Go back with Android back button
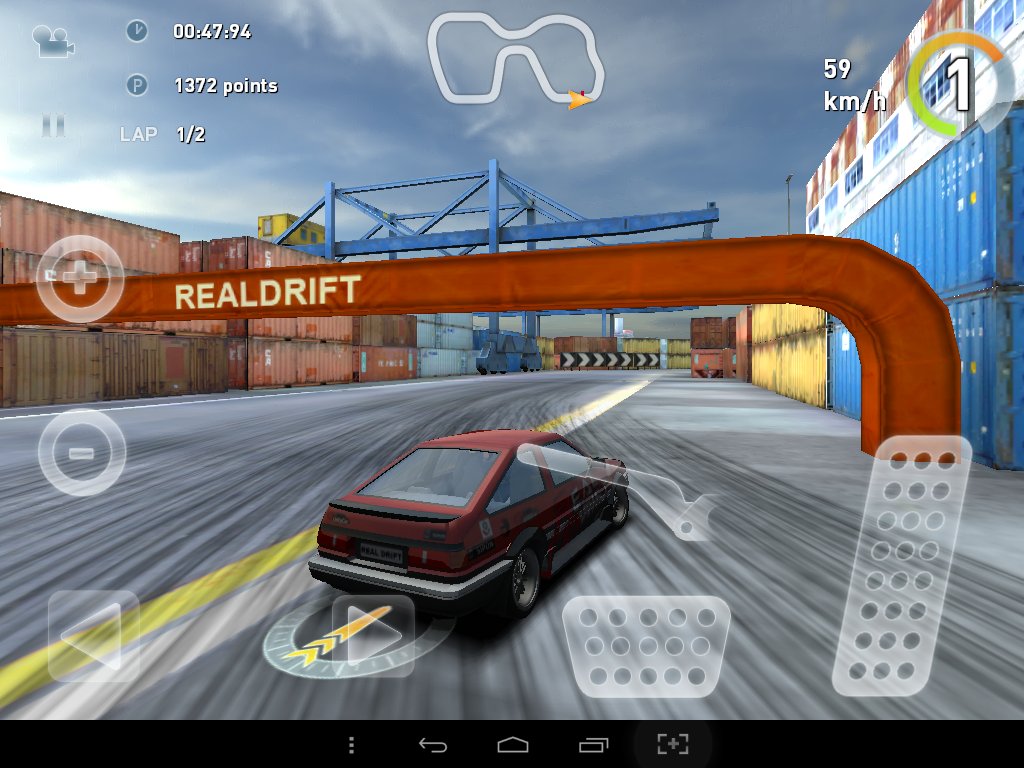 432,744
